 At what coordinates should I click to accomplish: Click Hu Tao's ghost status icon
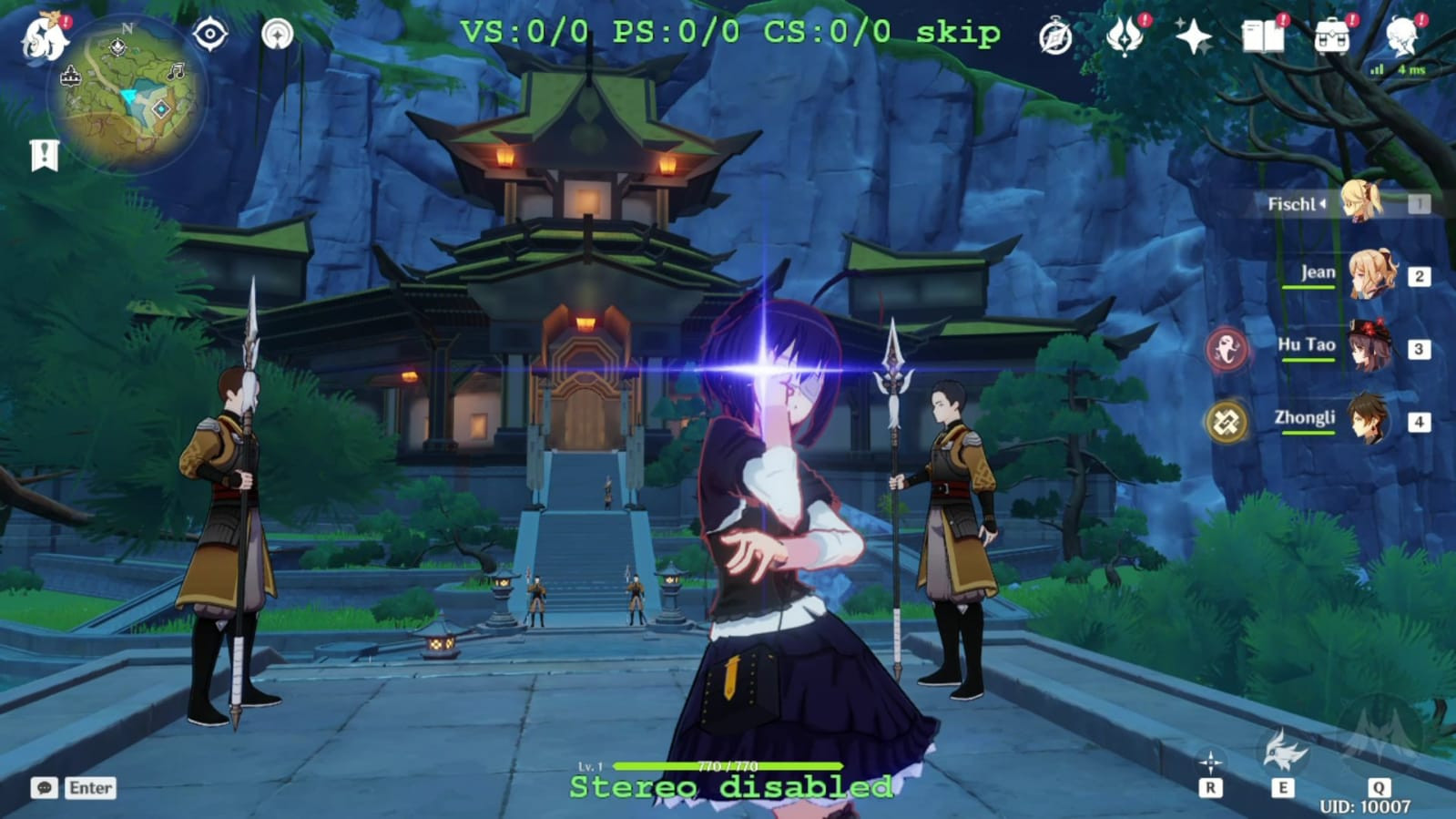tap(1228, 346)
